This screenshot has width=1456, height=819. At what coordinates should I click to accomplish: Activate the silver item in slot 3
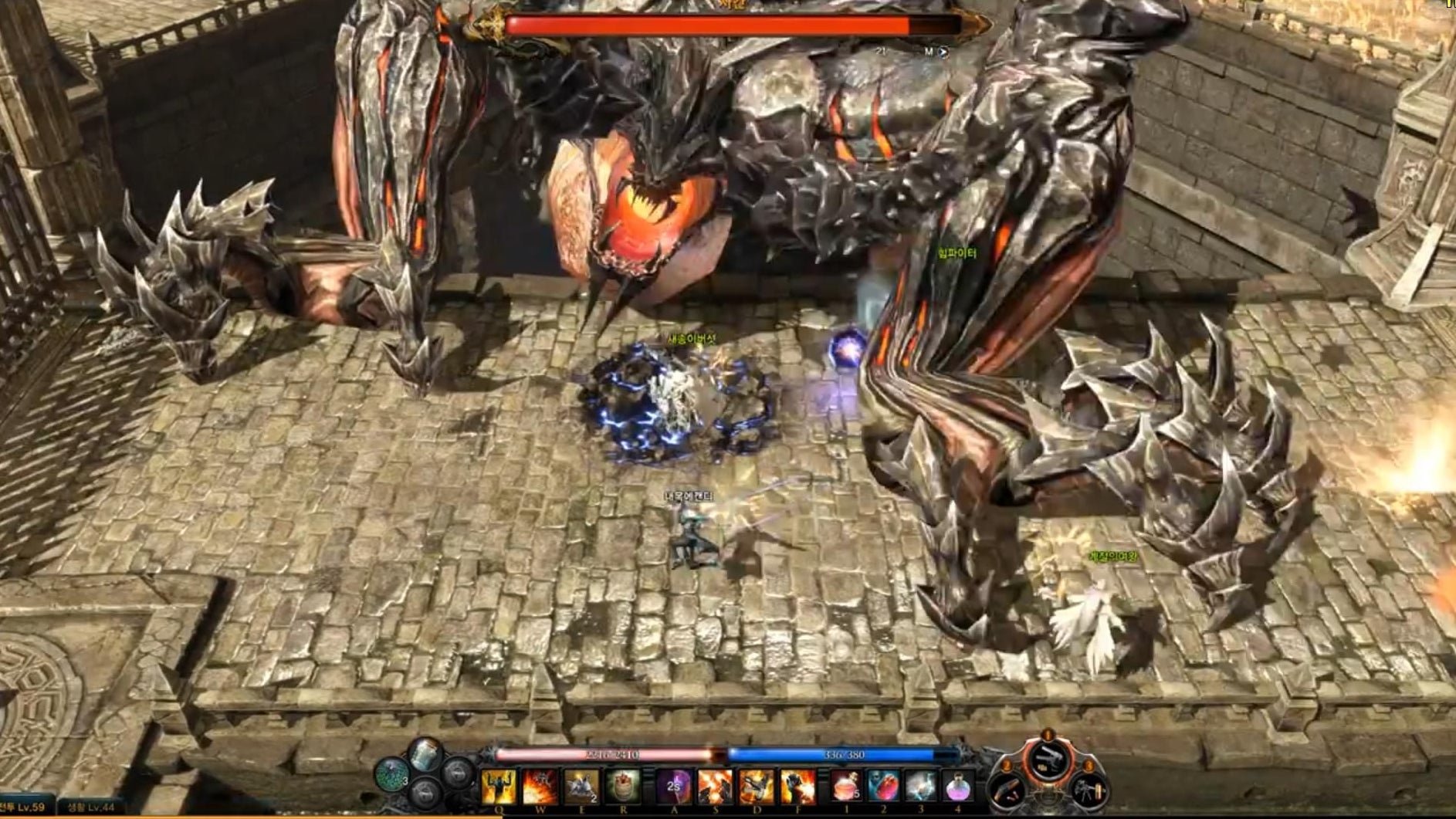pyautogui.click(x=921, y=787)
